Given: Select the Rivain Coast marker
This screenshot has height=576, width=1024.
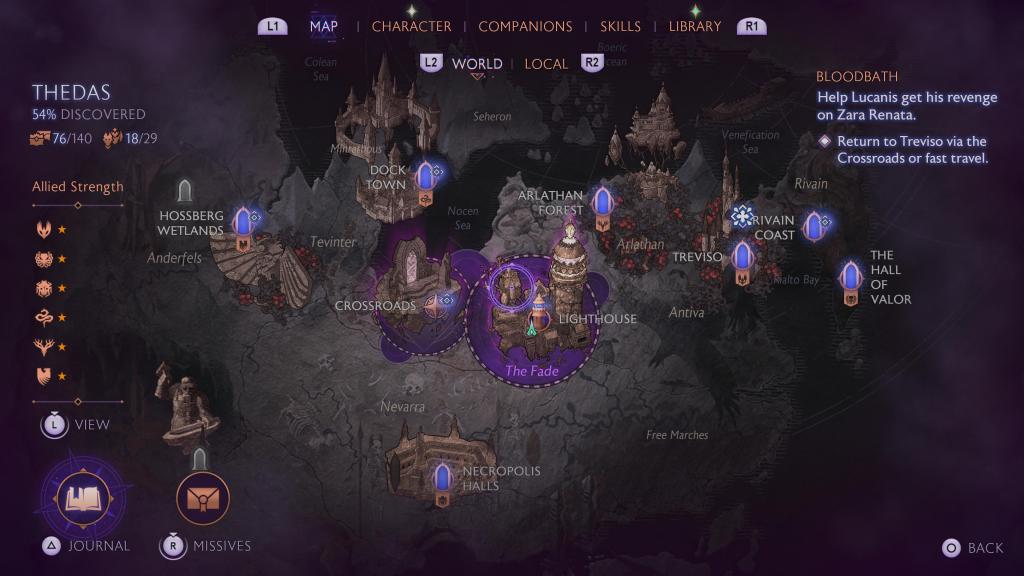Looking at the screenshot, I should click(x=814, y=228).
